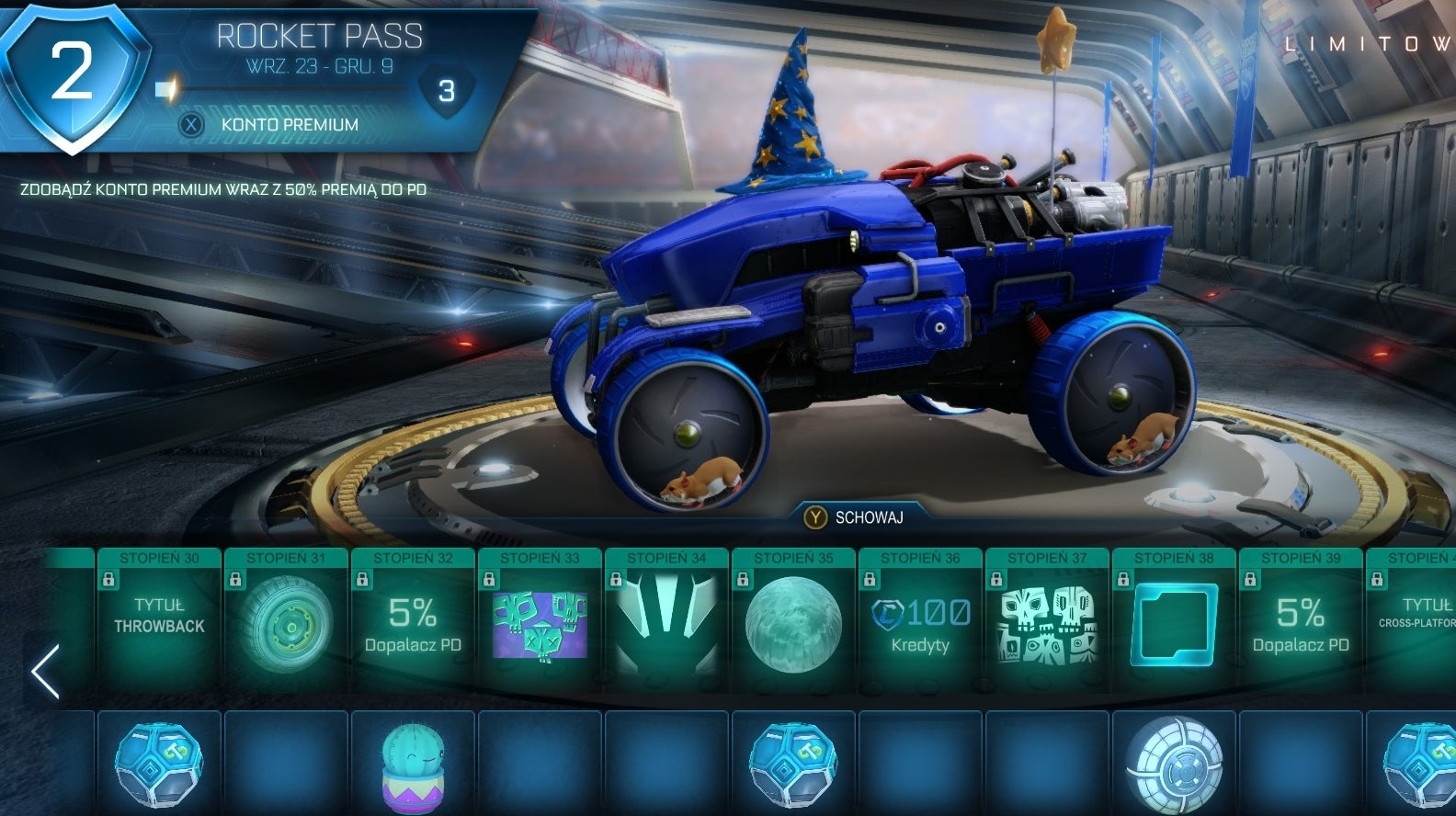The width and height of the screenshot is (1456, 816).
Task: Click the lock icon on the Stopień 30 card
Action: coord(109,580)
